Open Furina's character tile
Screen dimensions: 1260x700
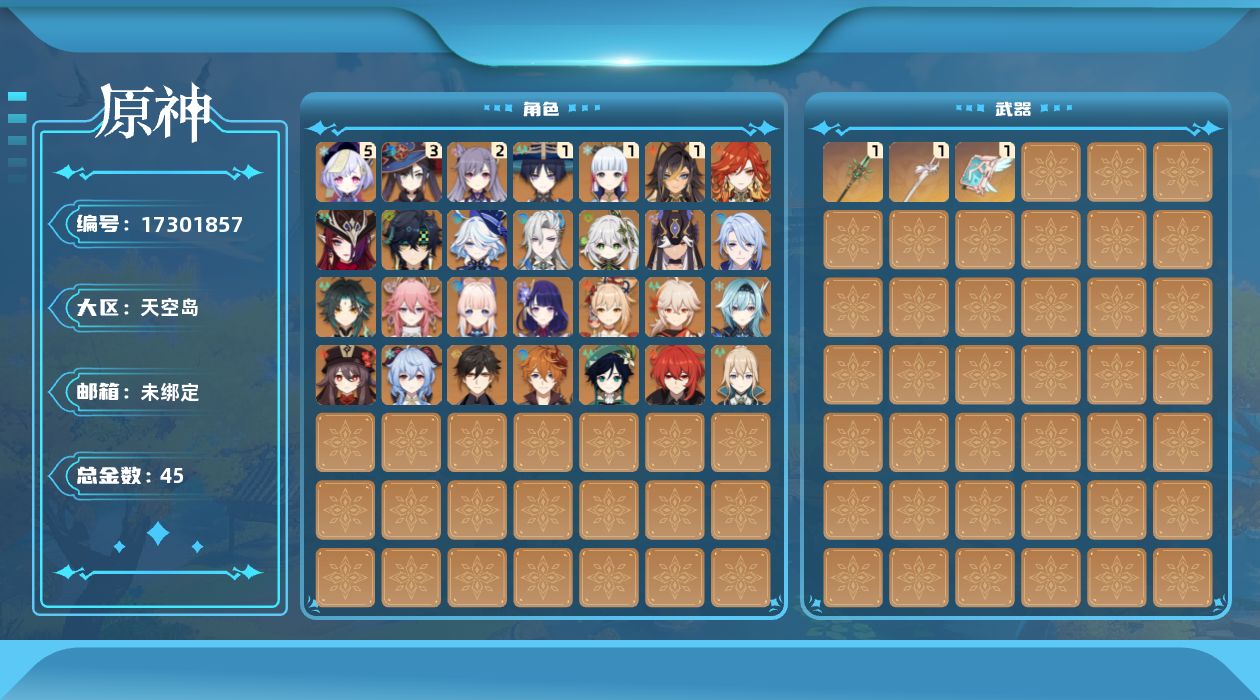(477, 240)
